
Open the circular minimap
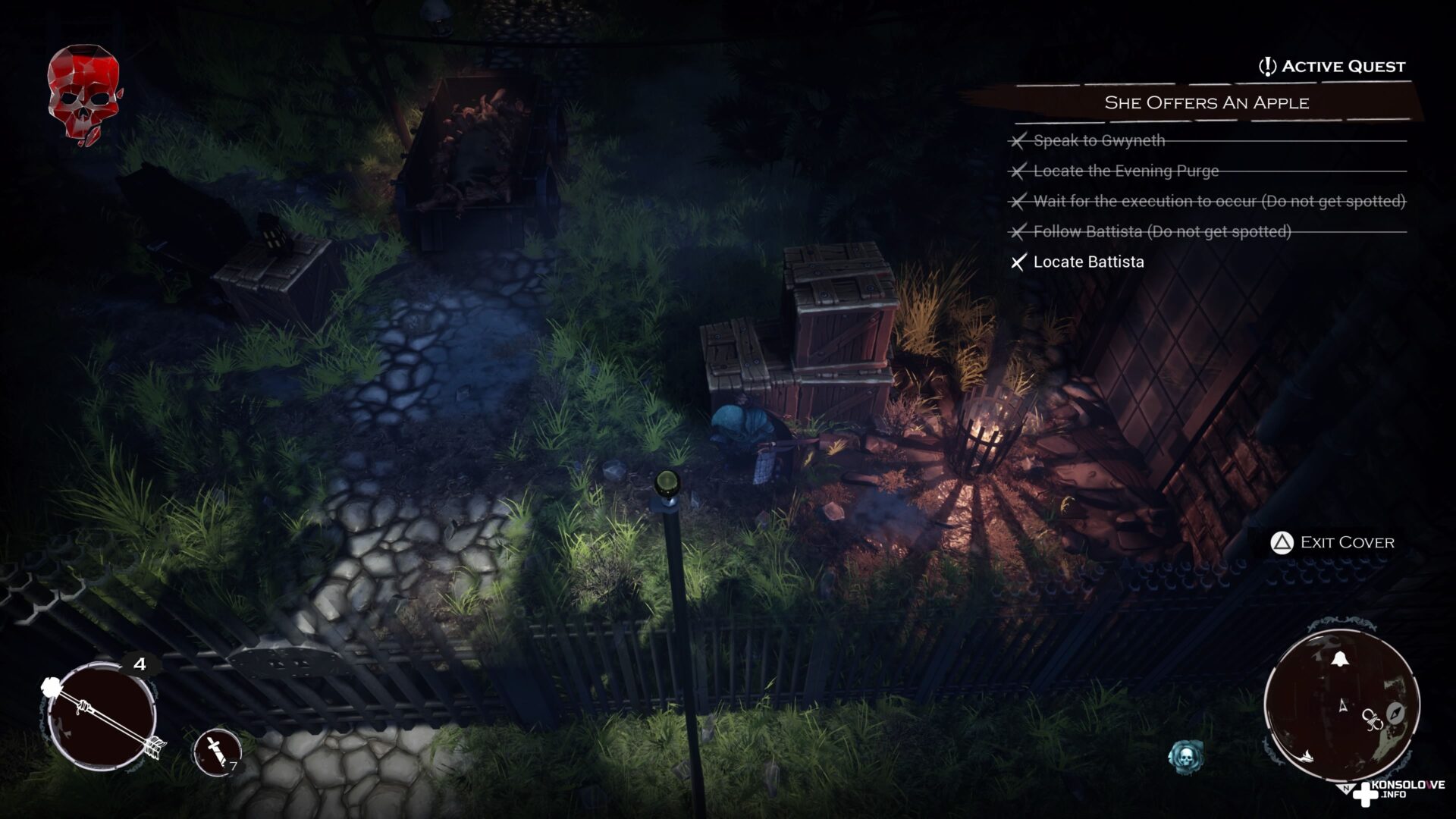(1341, 705)
